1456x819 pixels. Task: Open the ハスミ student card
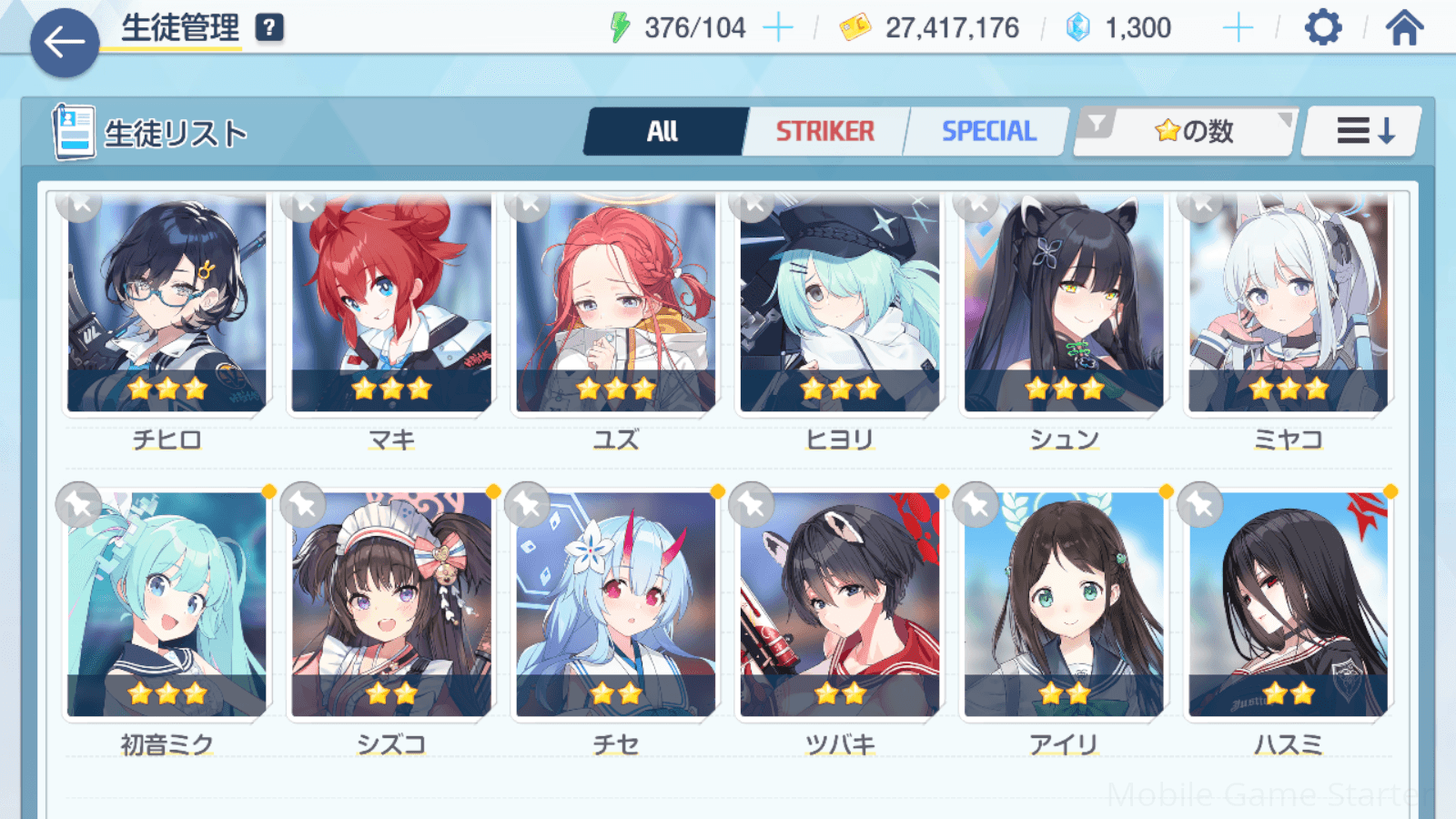pyautogui.click(x=1289, y=605)
